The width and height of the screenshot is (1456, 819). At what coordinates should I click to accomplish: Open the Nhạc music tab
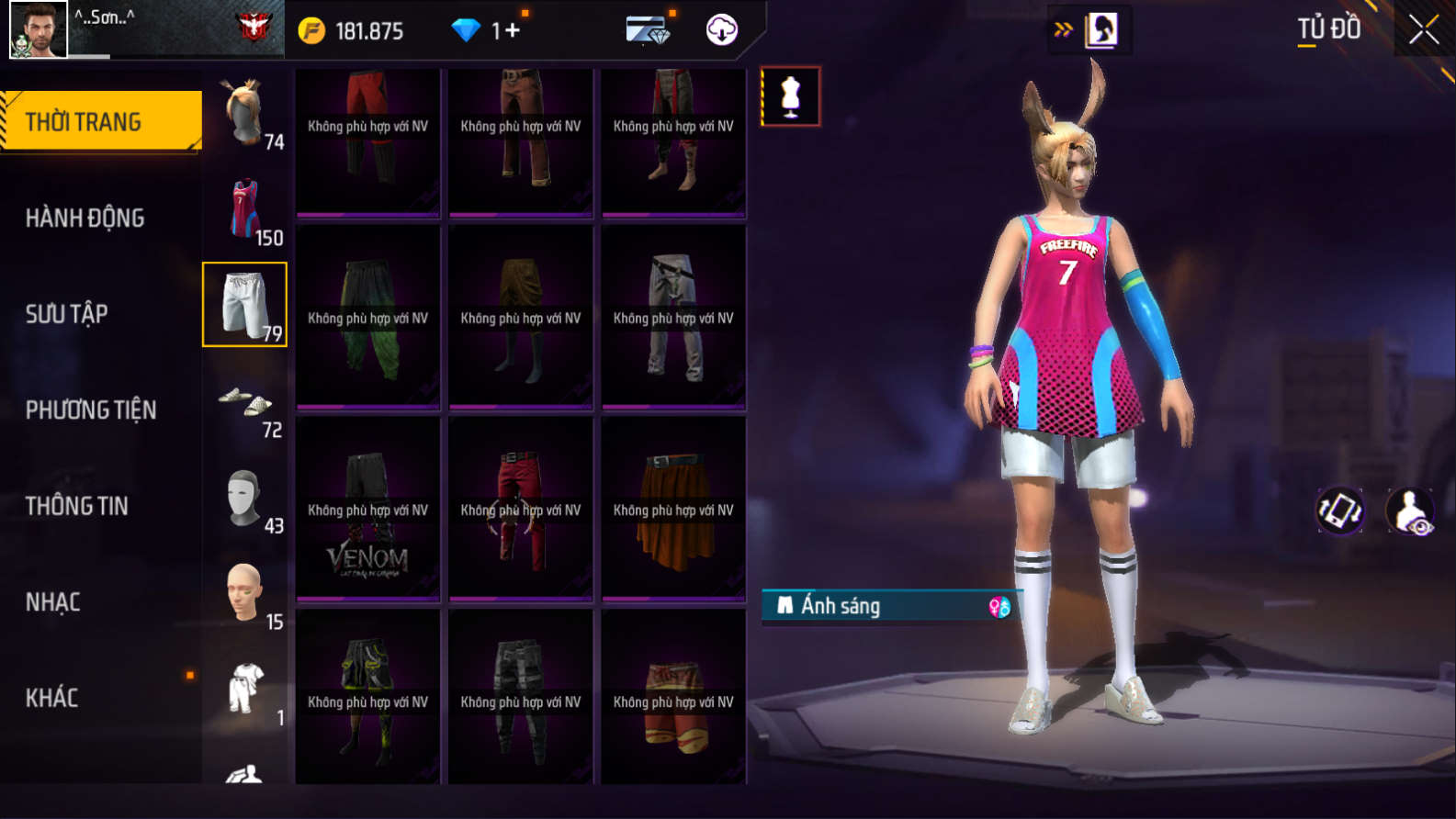(x=53, y=602)
